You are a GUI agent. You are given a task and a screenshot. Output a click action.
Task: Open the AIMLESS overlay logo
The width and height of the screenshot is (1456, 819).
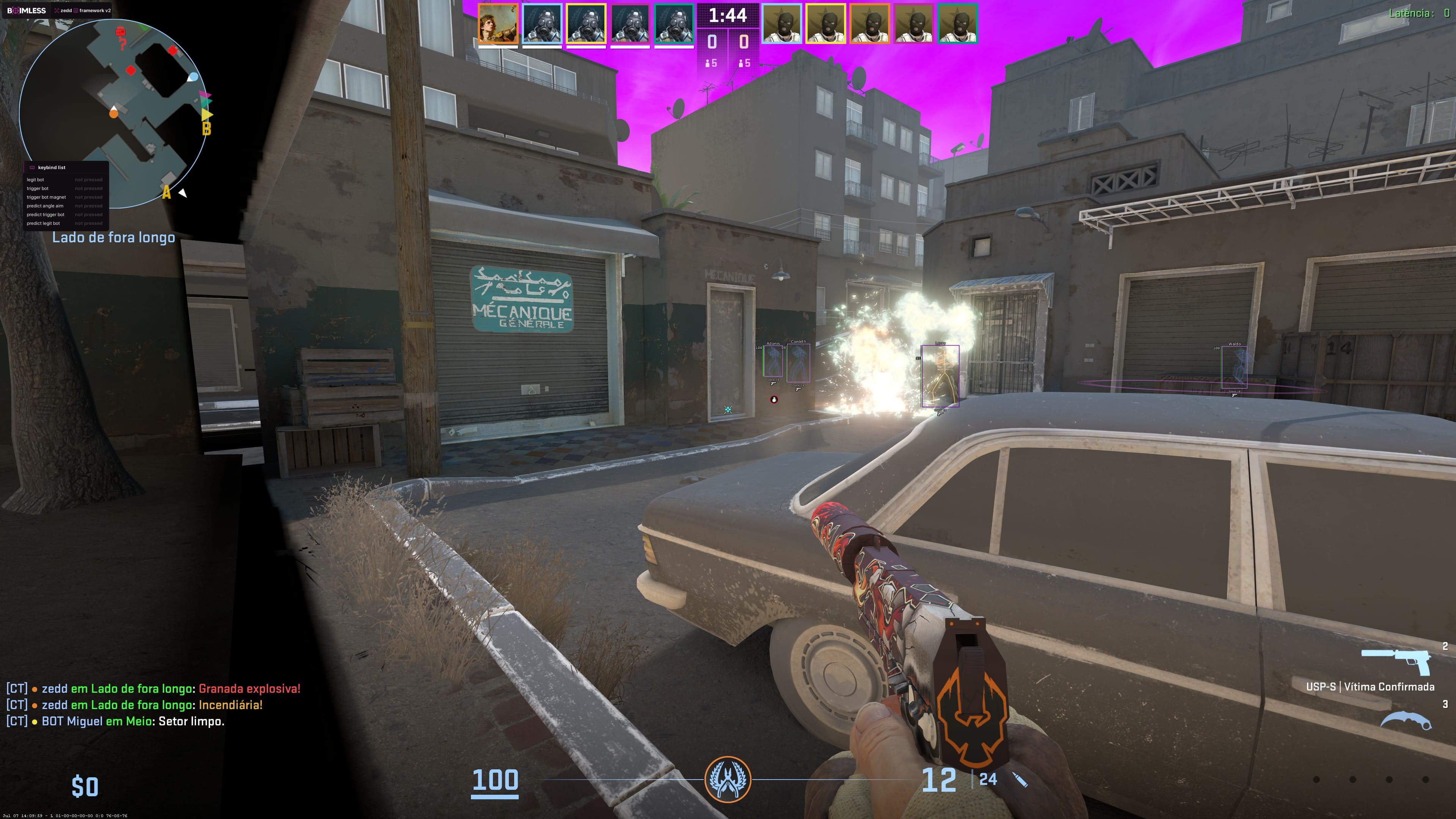[27, 10]
